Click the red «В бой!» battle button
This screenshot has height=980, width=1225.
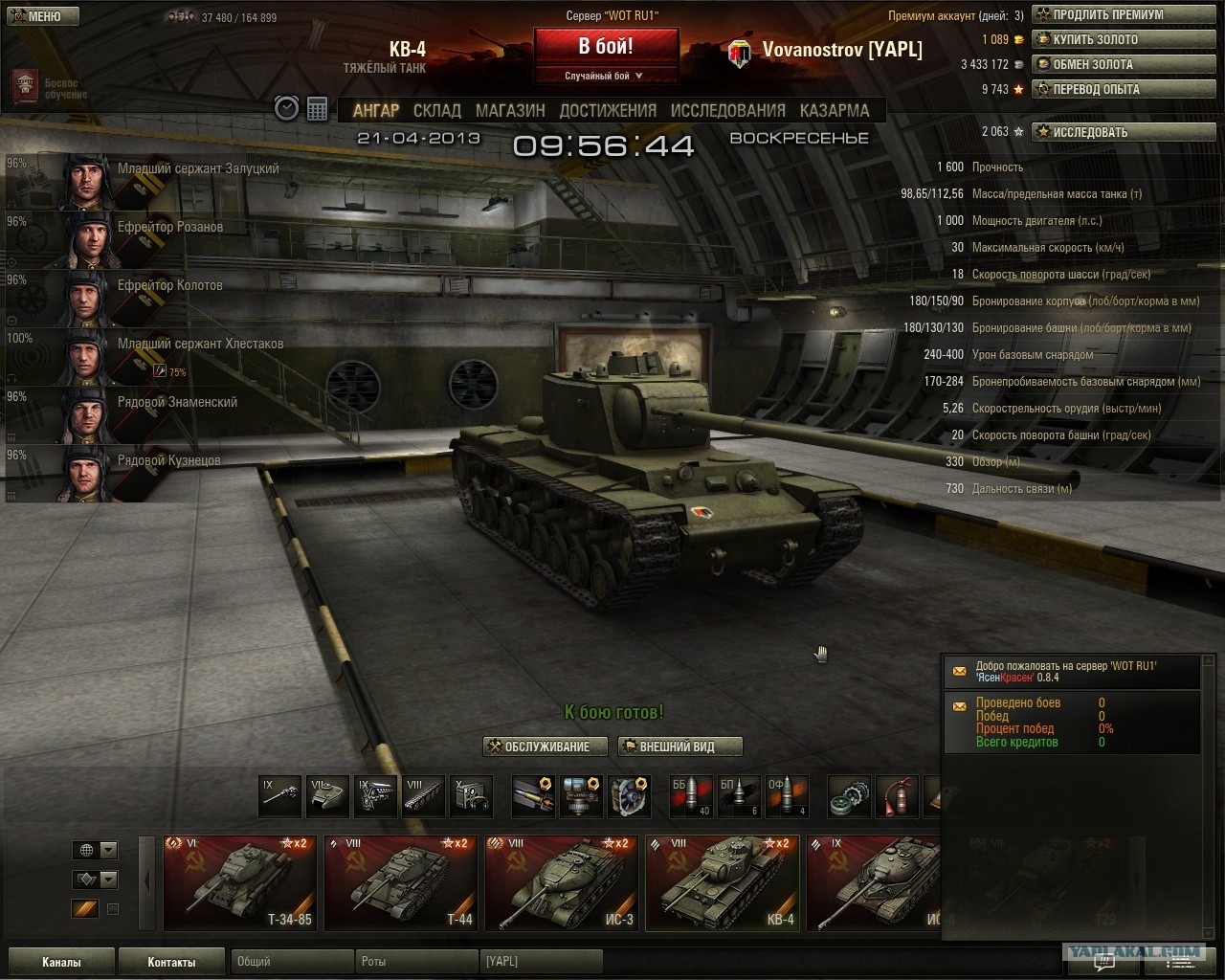[x=606, y=47]
